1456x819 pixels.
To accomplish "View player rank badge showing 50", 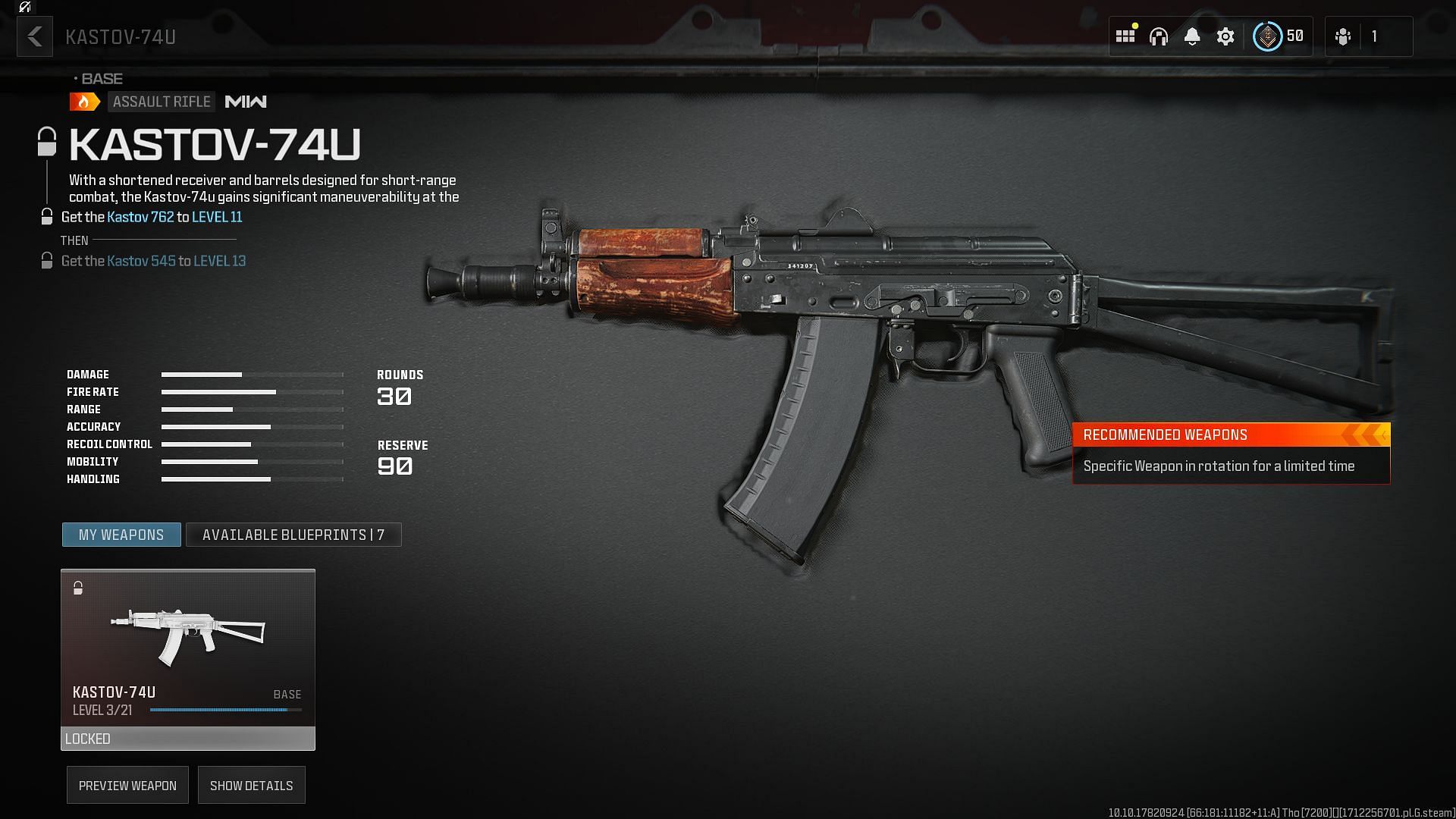I will 1279,36.
